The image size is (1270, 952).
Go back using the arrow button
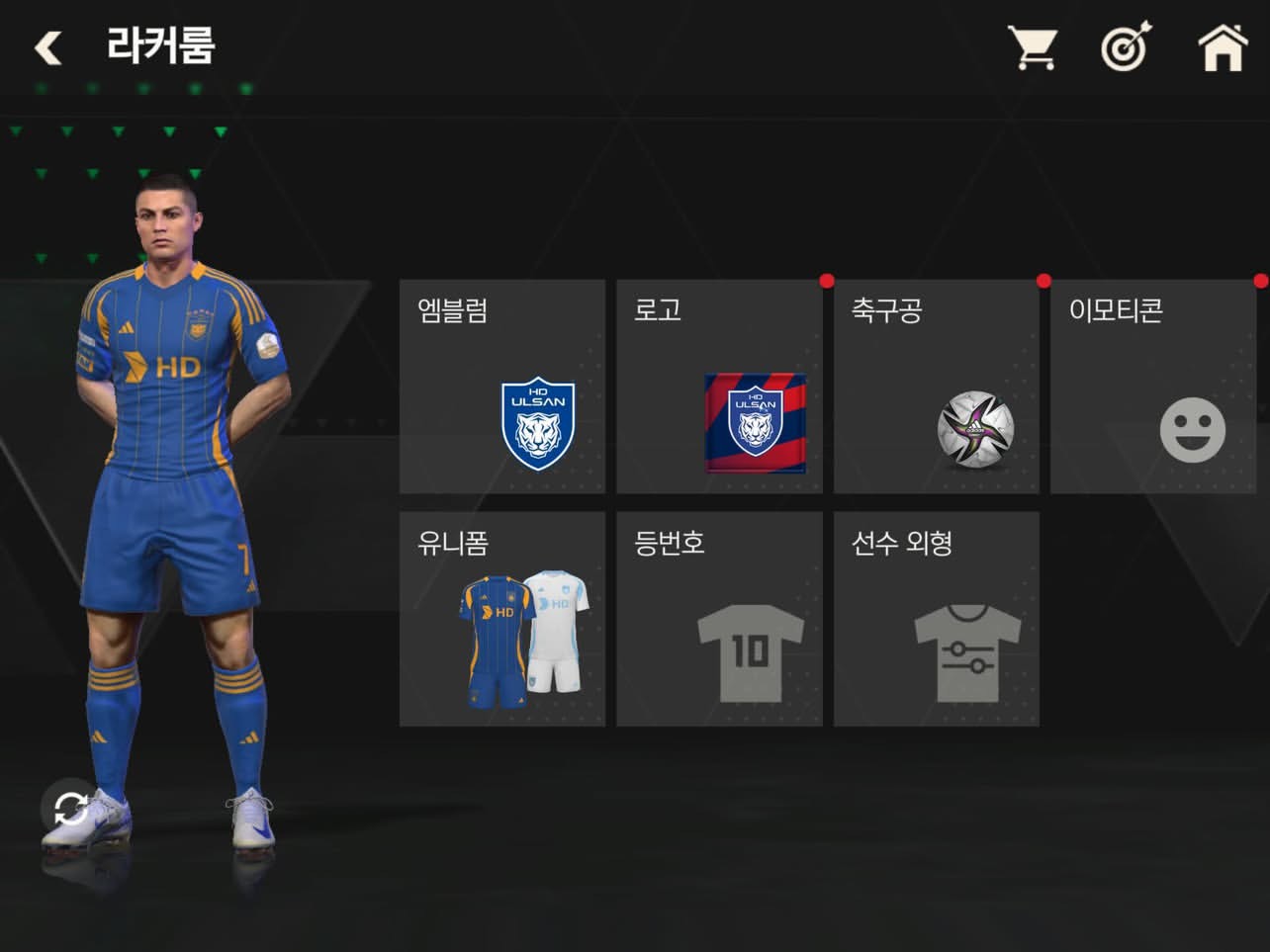click(47, 47)
